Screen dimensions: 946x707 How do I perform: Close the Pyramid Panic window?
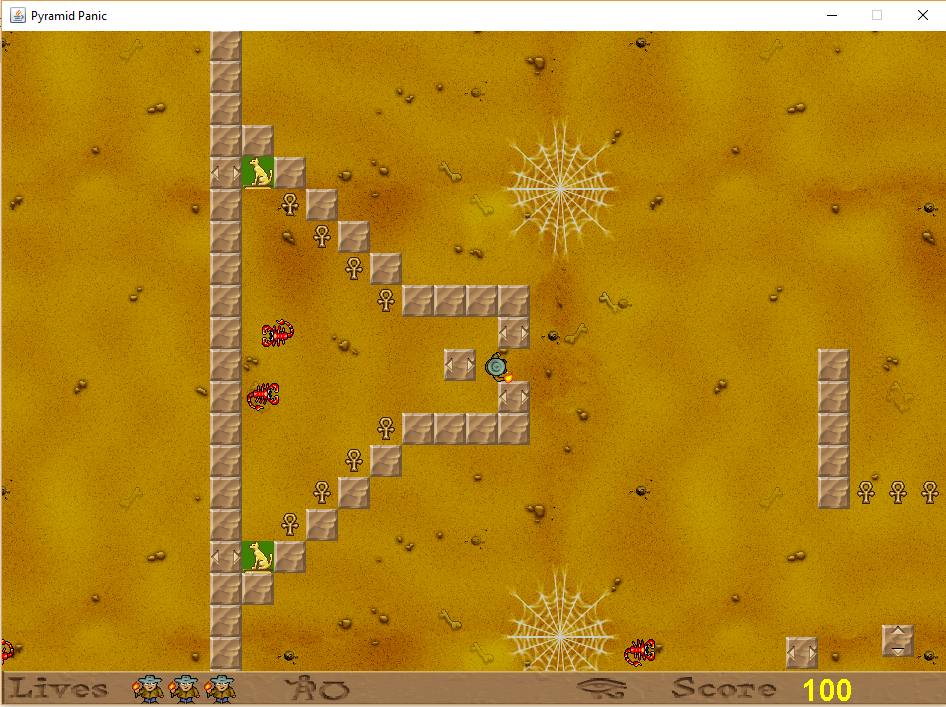click(922, 15)
